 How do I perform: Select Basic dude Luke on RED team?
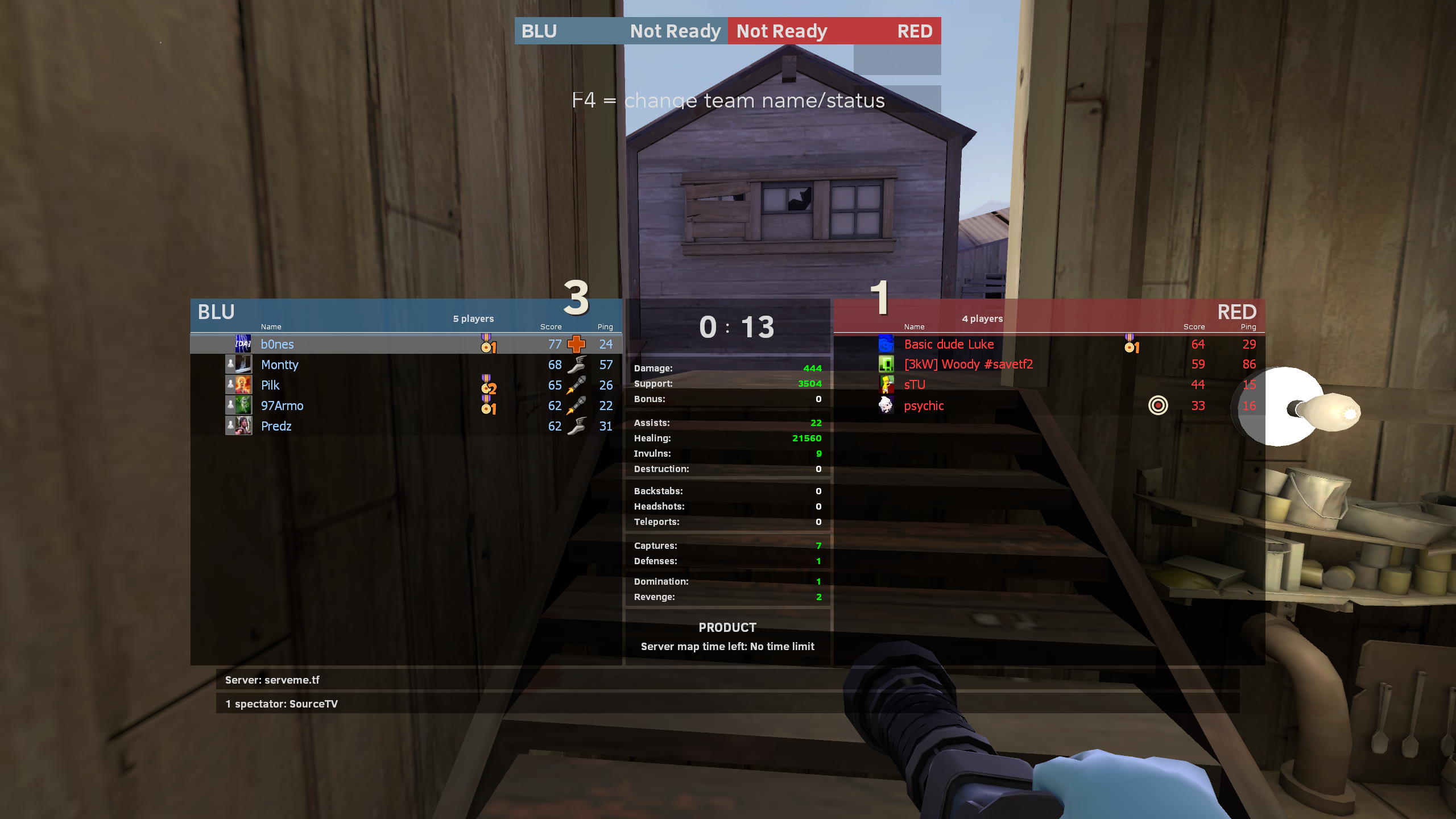[x=949, y=345]
